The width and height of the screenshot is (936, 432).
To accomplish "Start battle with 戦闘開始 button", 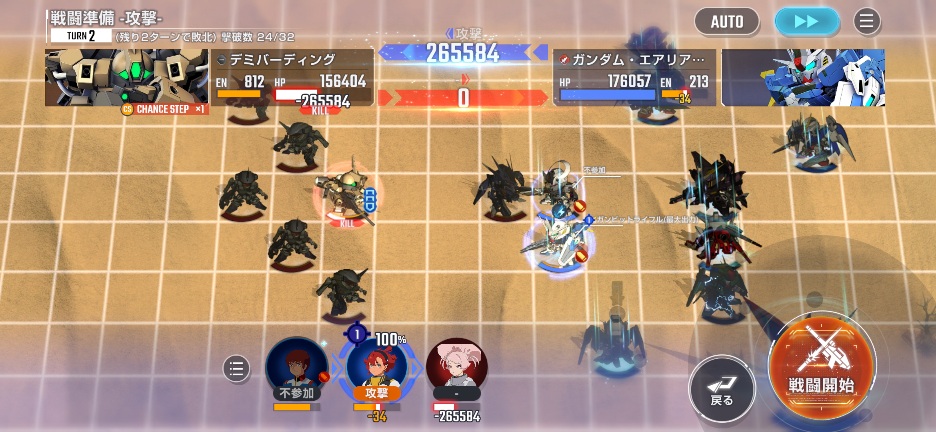I will coord(821,362).
